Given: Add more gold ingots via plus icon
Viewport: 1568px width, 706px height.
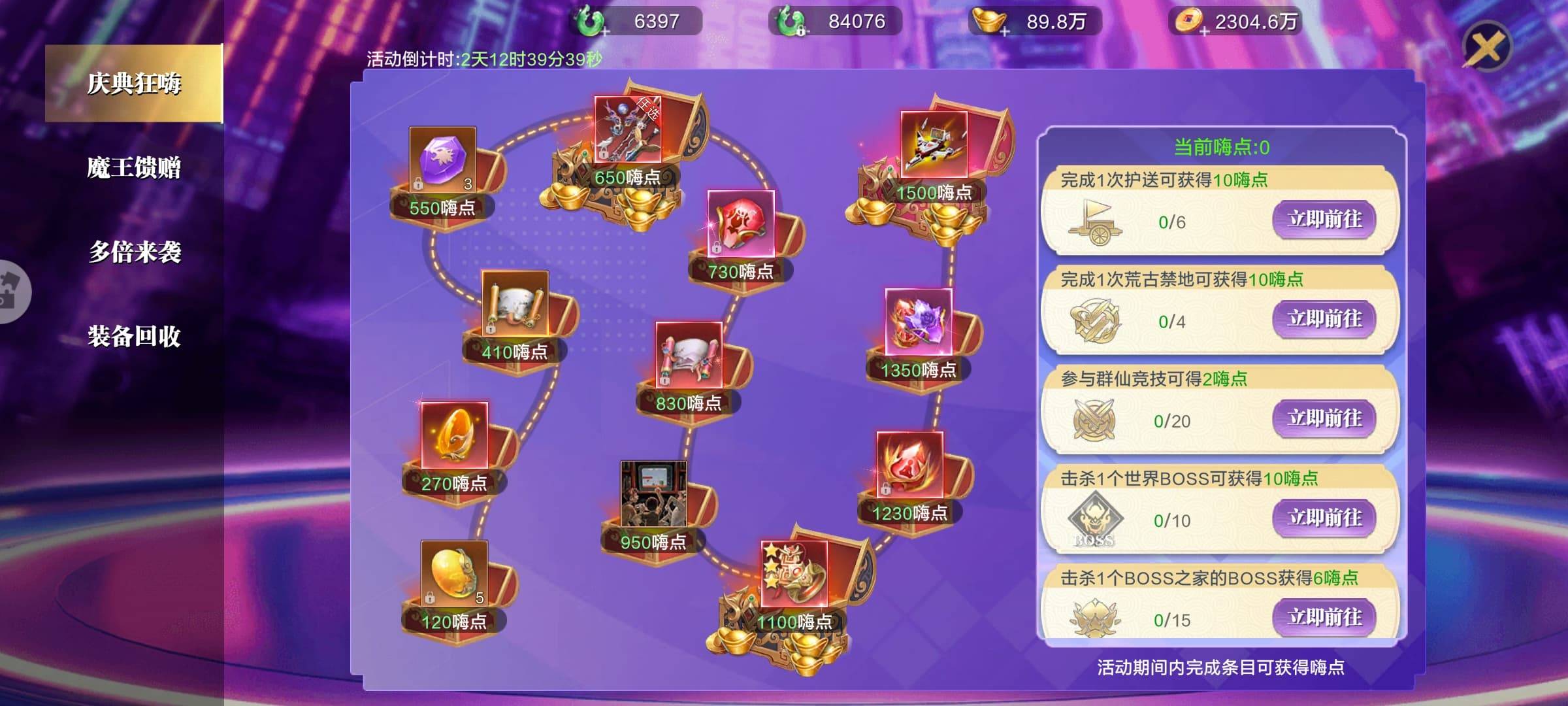Looking at the screenshot, I should [x=1005, y=30].
